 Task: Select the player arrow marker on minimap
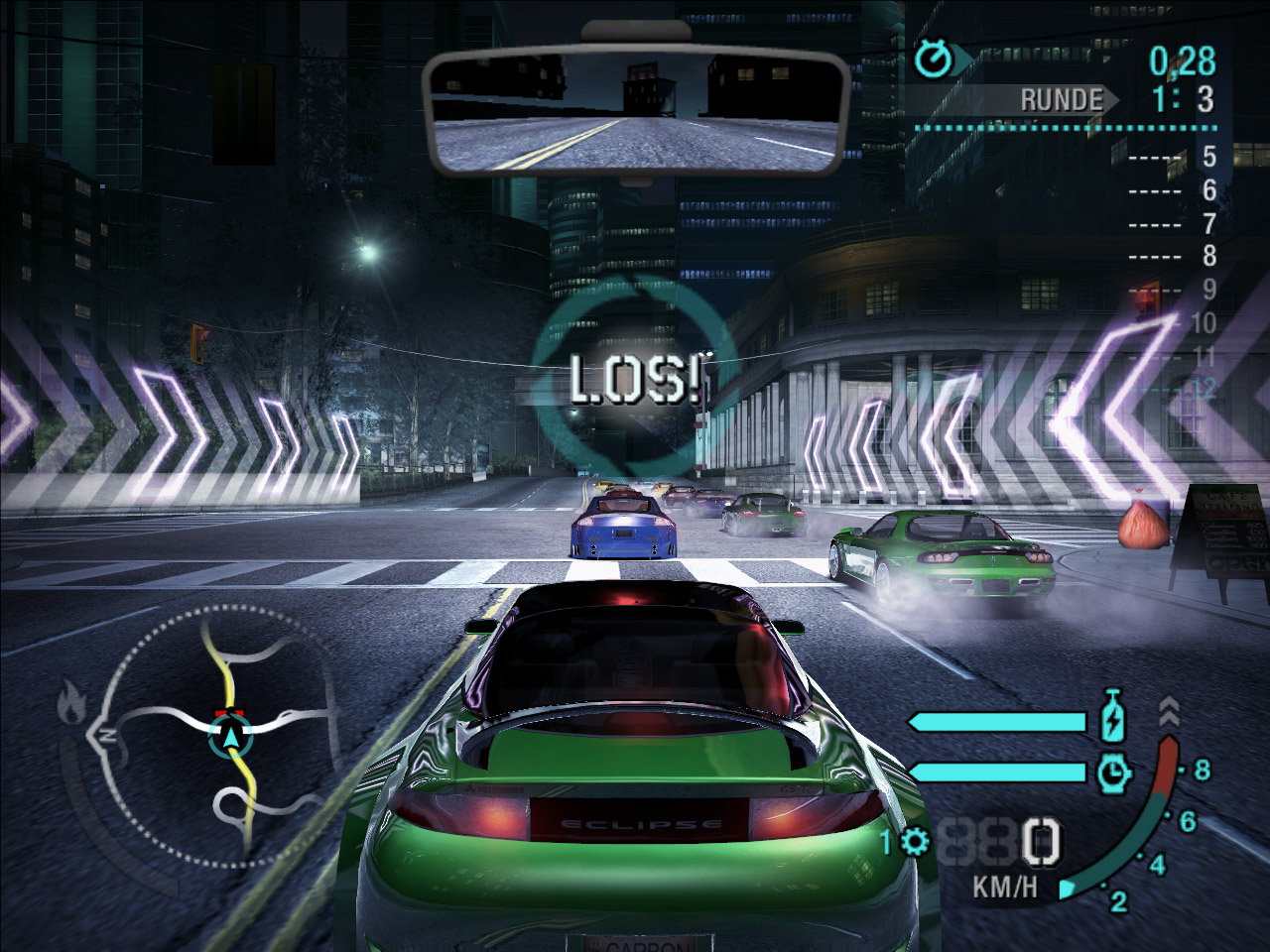coord(232,736)
